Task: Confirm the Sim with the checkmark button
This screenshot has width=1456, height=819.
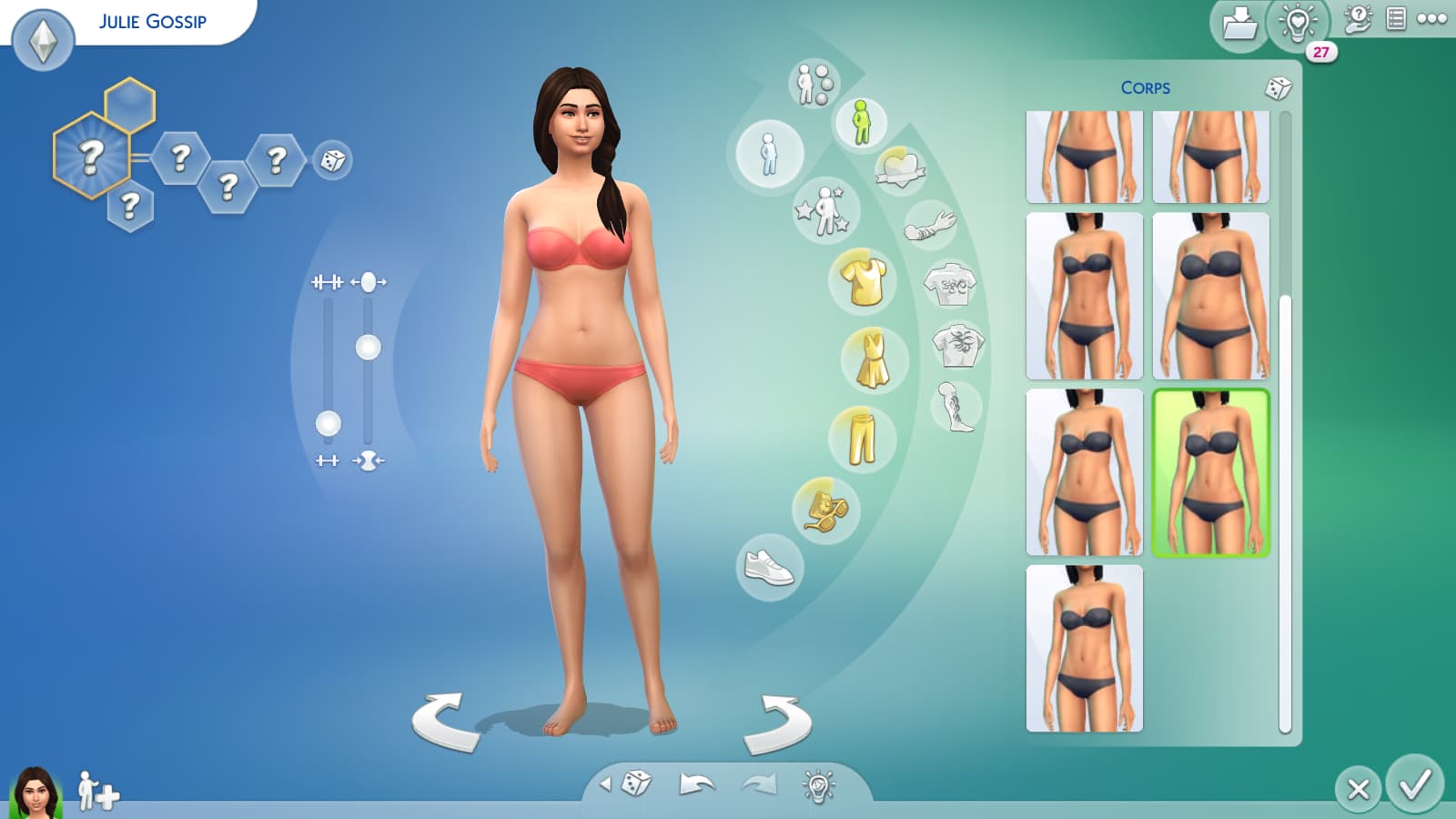Action: click(1415, 784)
